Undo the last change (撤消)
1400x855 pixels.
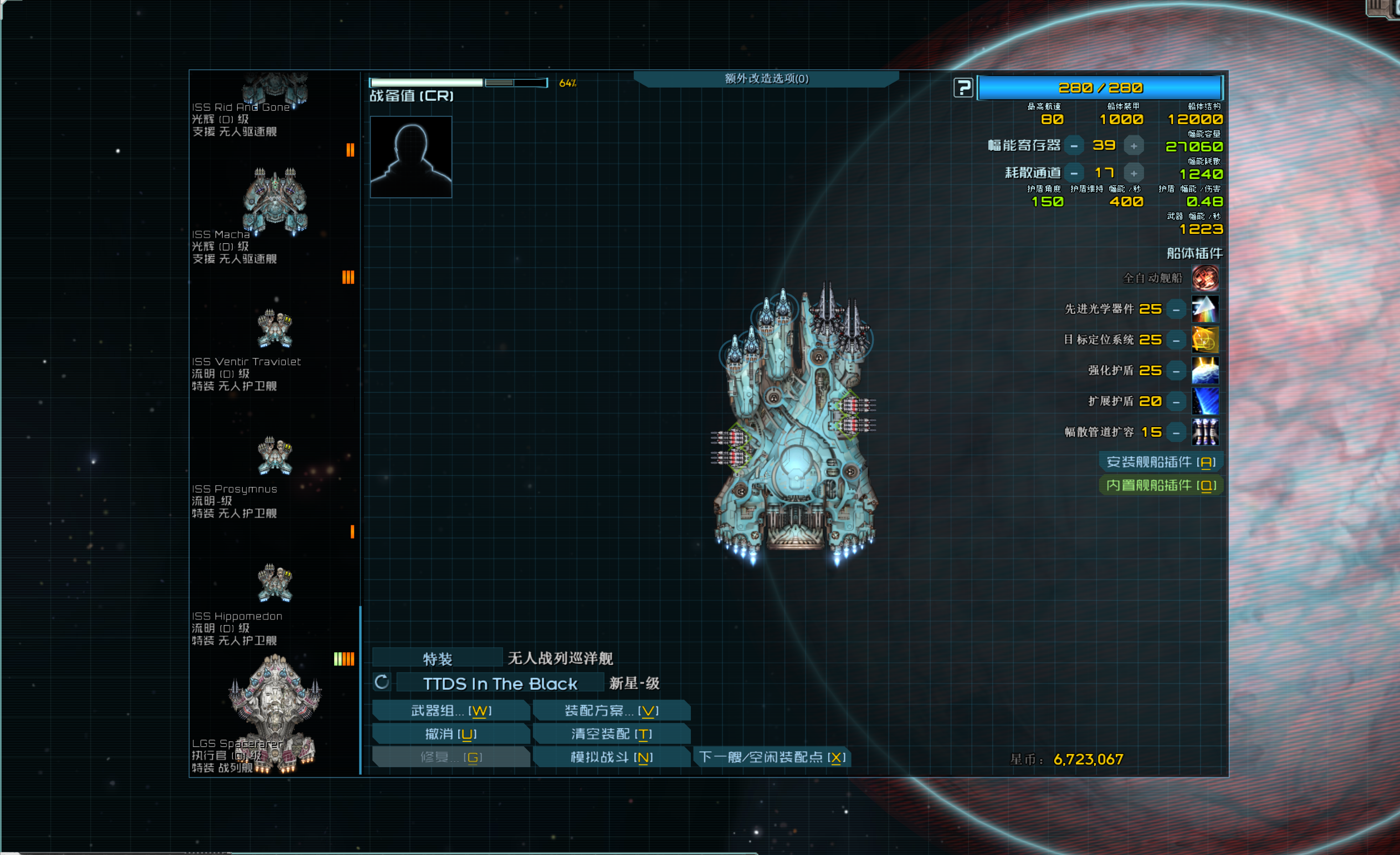450,734
